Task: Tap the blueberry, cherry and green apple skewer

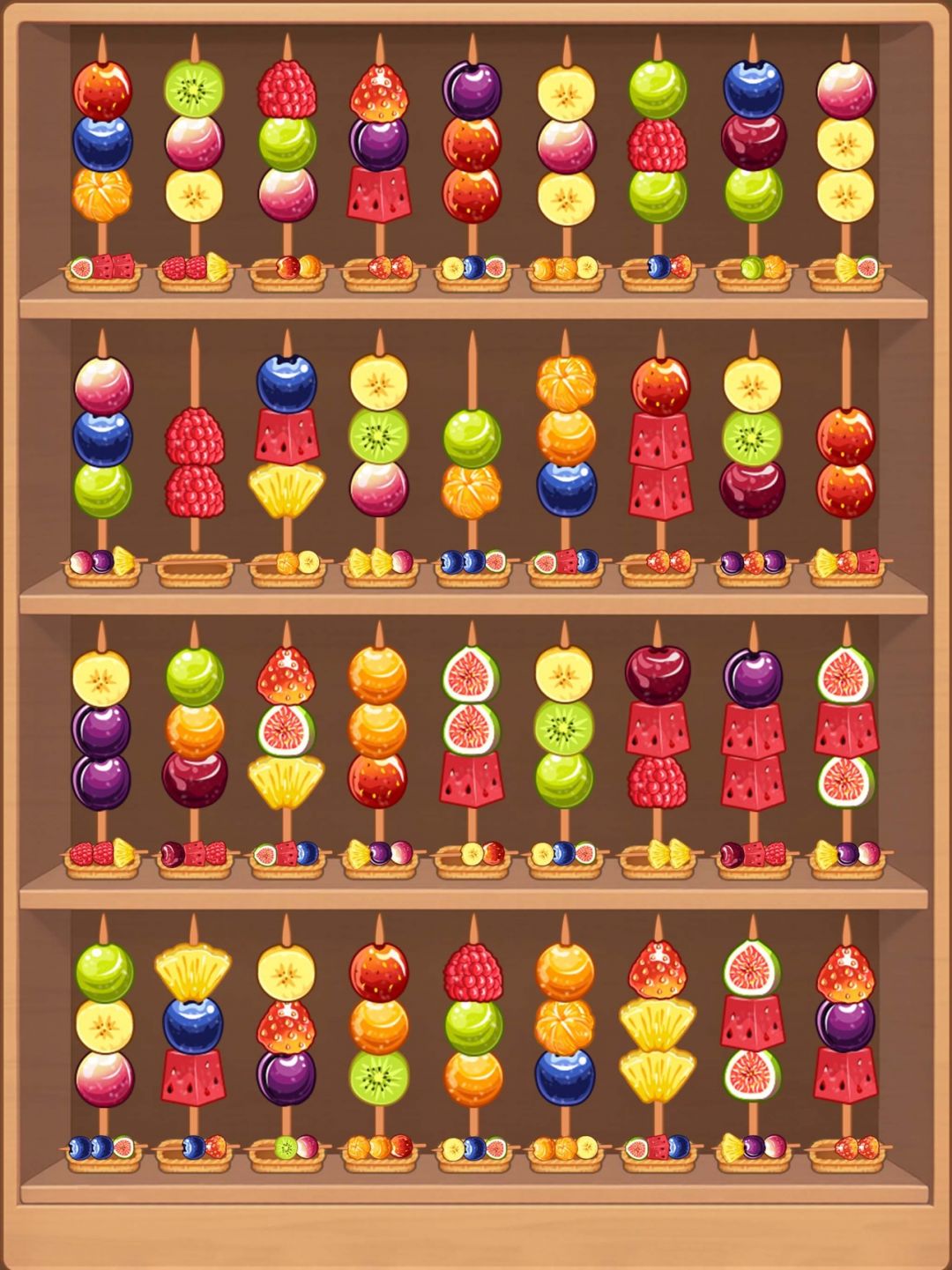Action: click(x=753, y=143)
